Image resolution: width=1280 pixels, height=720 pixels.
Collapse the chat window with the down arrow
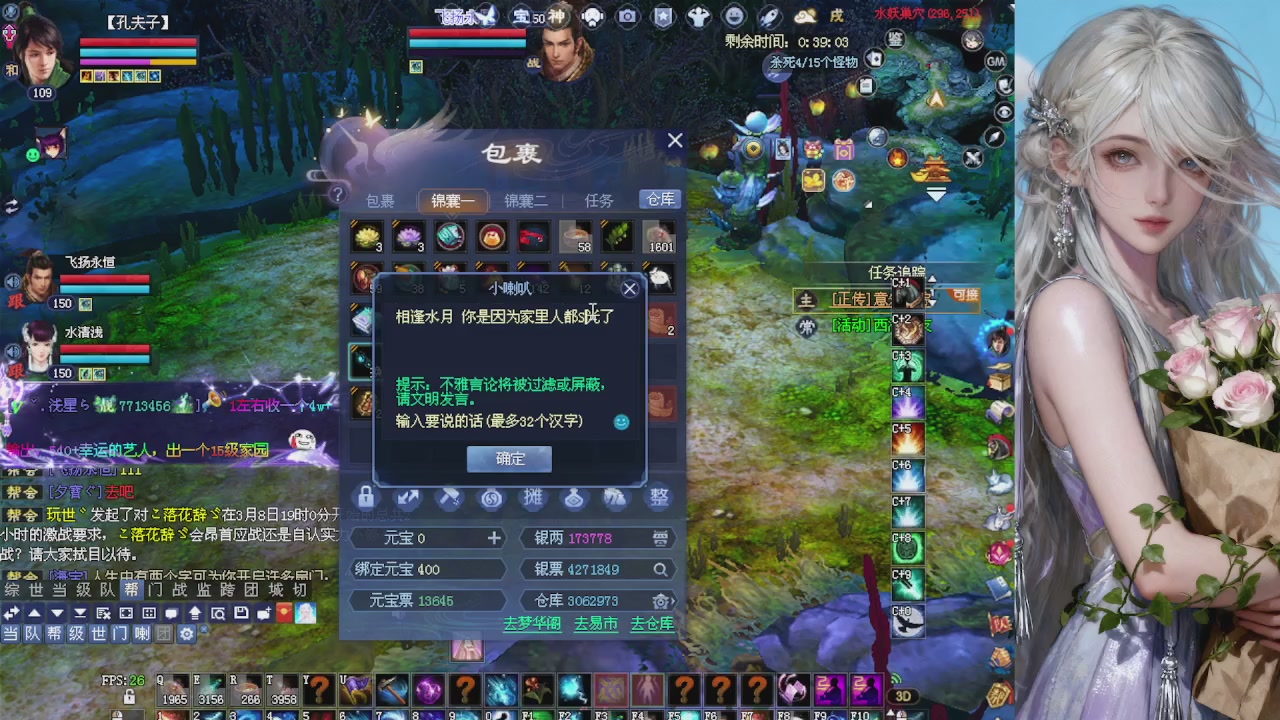coord(56,612)
